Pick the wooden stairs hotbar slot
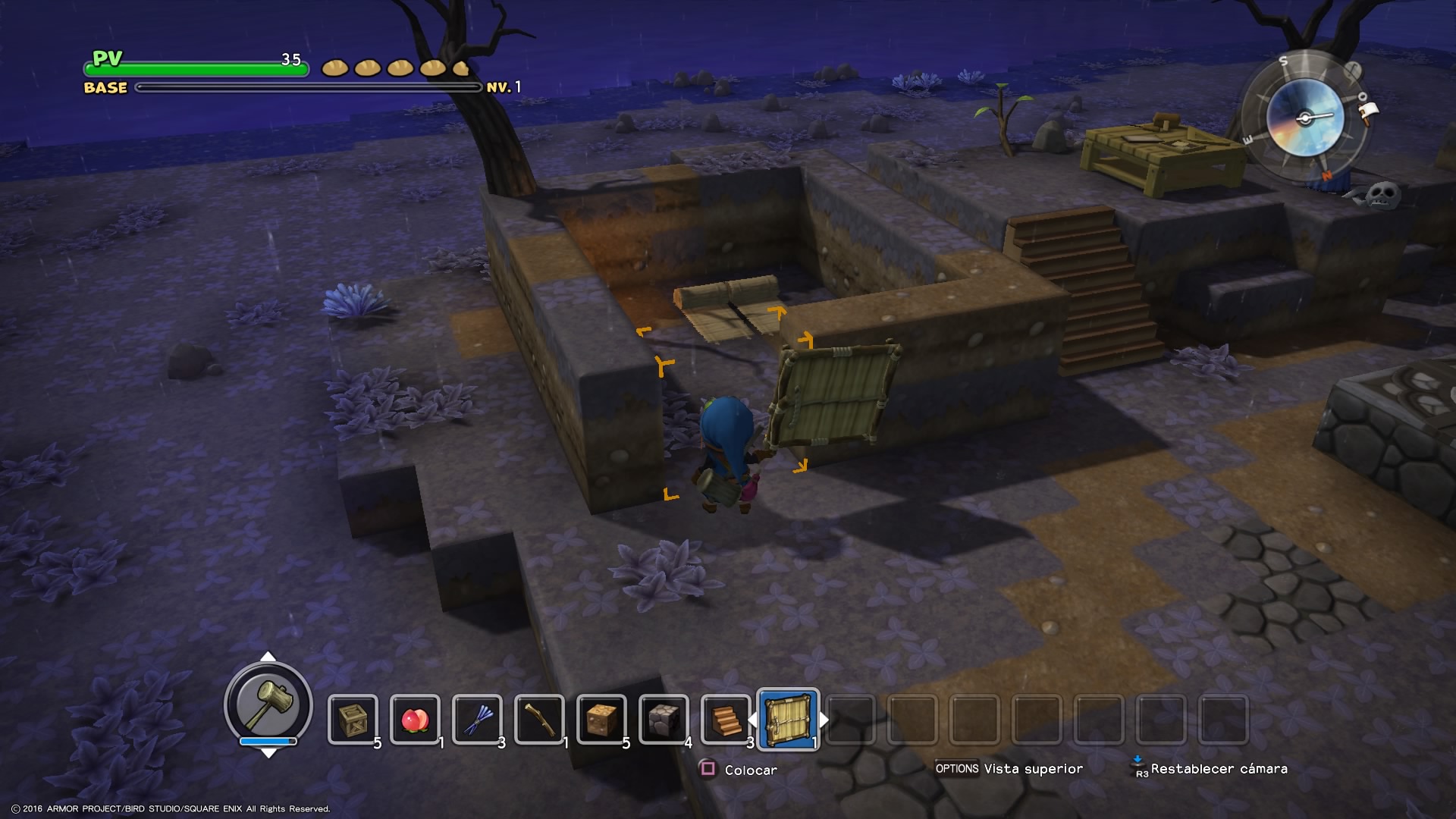The width and height of the screenshot is (1456, 819). pyautogui.click(x=726, y=719)
